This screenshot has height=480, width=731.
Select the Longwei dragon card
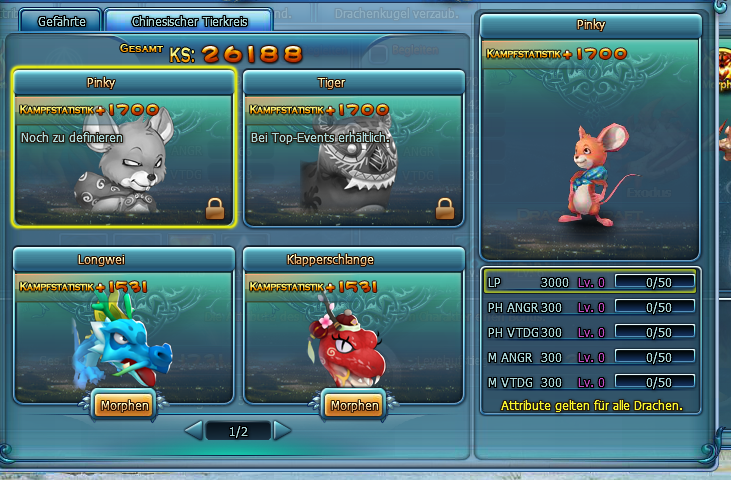[124, 325]
